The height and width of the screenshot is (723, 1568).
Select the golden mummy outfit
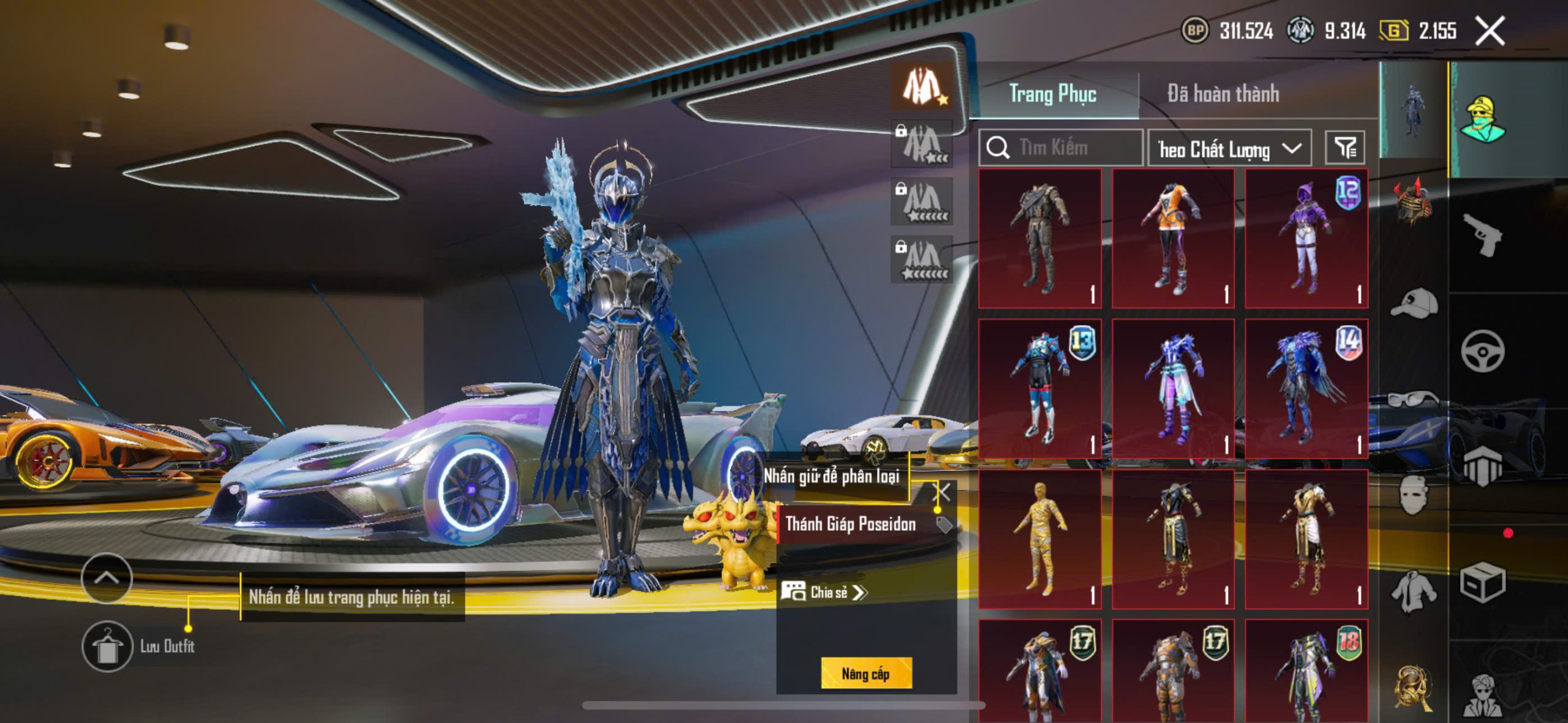pyautogui.click(x=1040, y=539)
